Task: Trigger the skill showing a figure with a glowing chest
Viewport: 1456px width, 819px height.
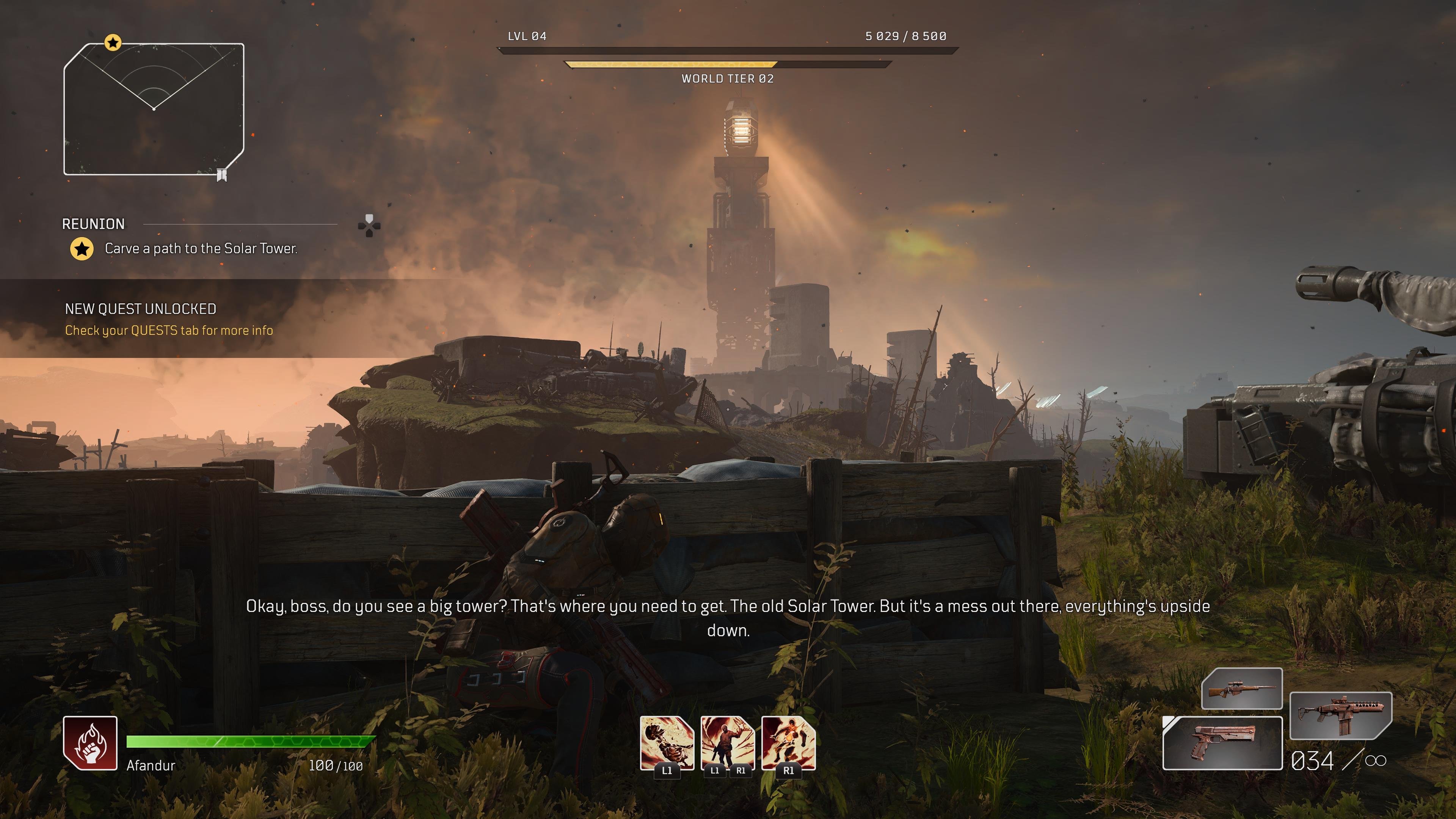Action: 789,743
